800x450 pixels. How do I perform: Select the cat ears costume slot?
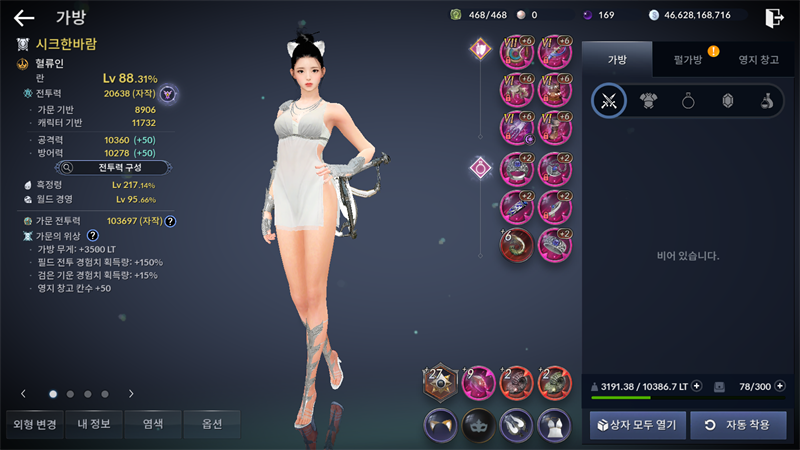pos(441,425)
